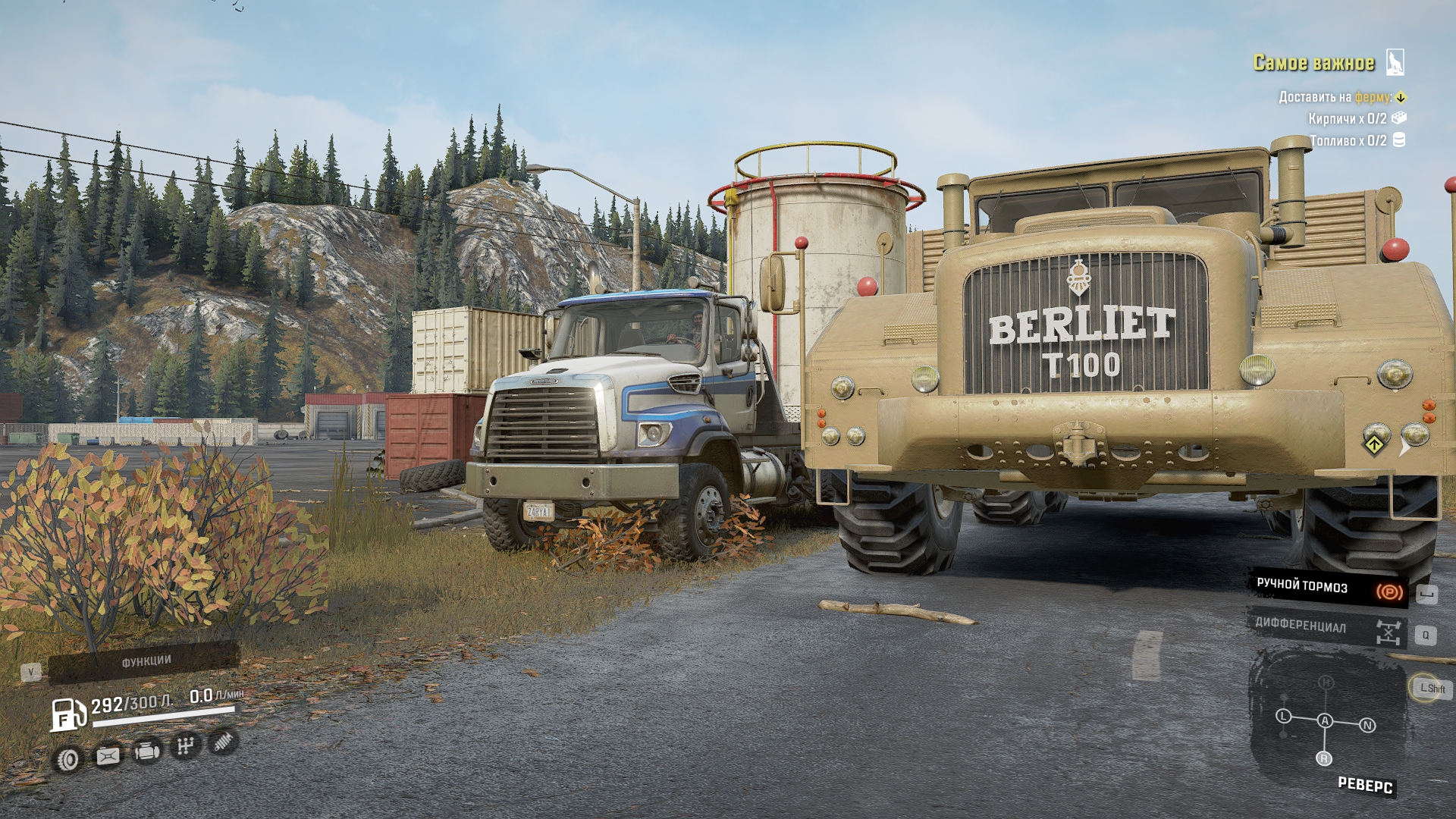This screenshot has width=1456, height=819.
Task: Click the fuel tank damage status icon
Action: click(107, 756)
